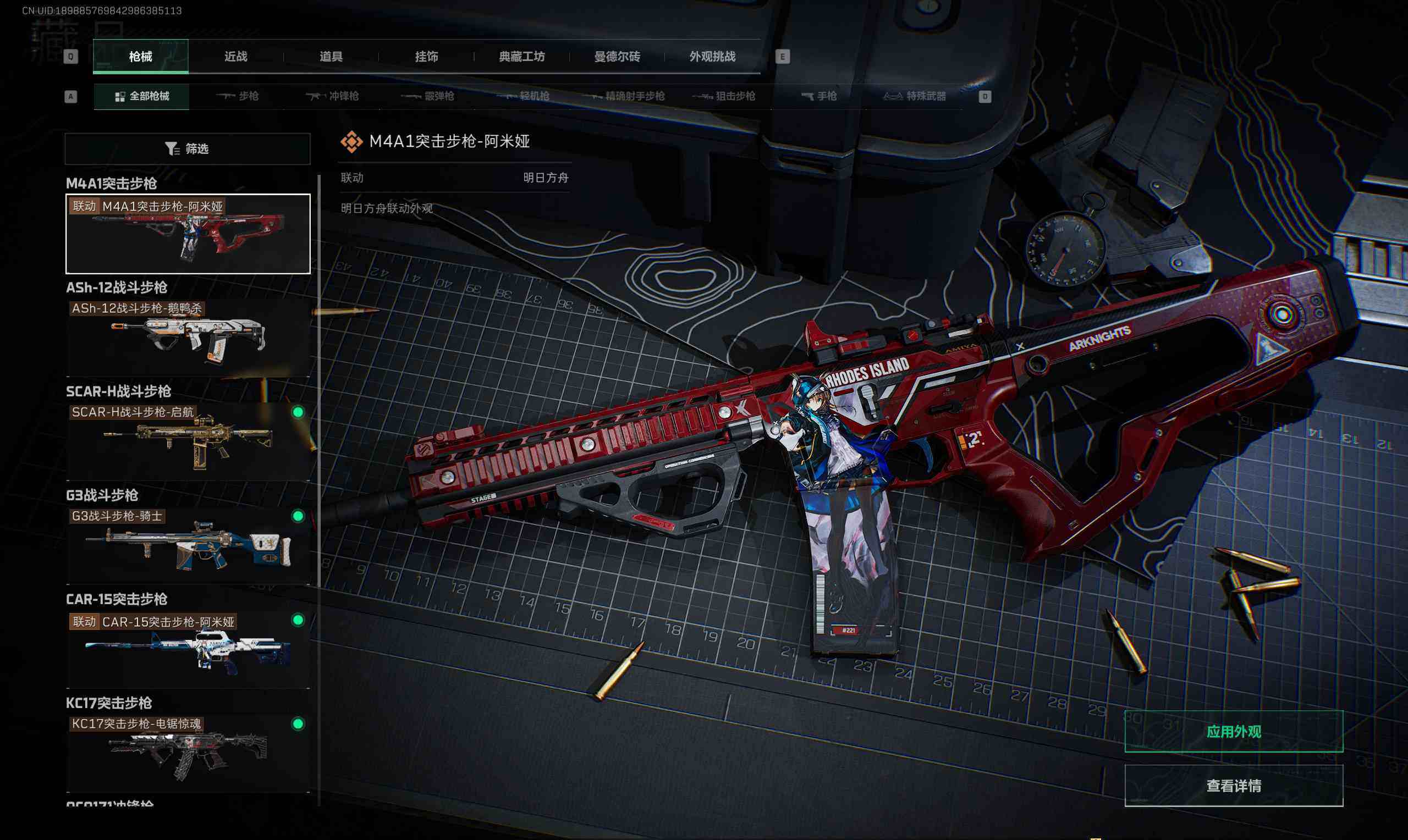
Task: Switch to the 近战 melee tab
Action: point(235,57)
